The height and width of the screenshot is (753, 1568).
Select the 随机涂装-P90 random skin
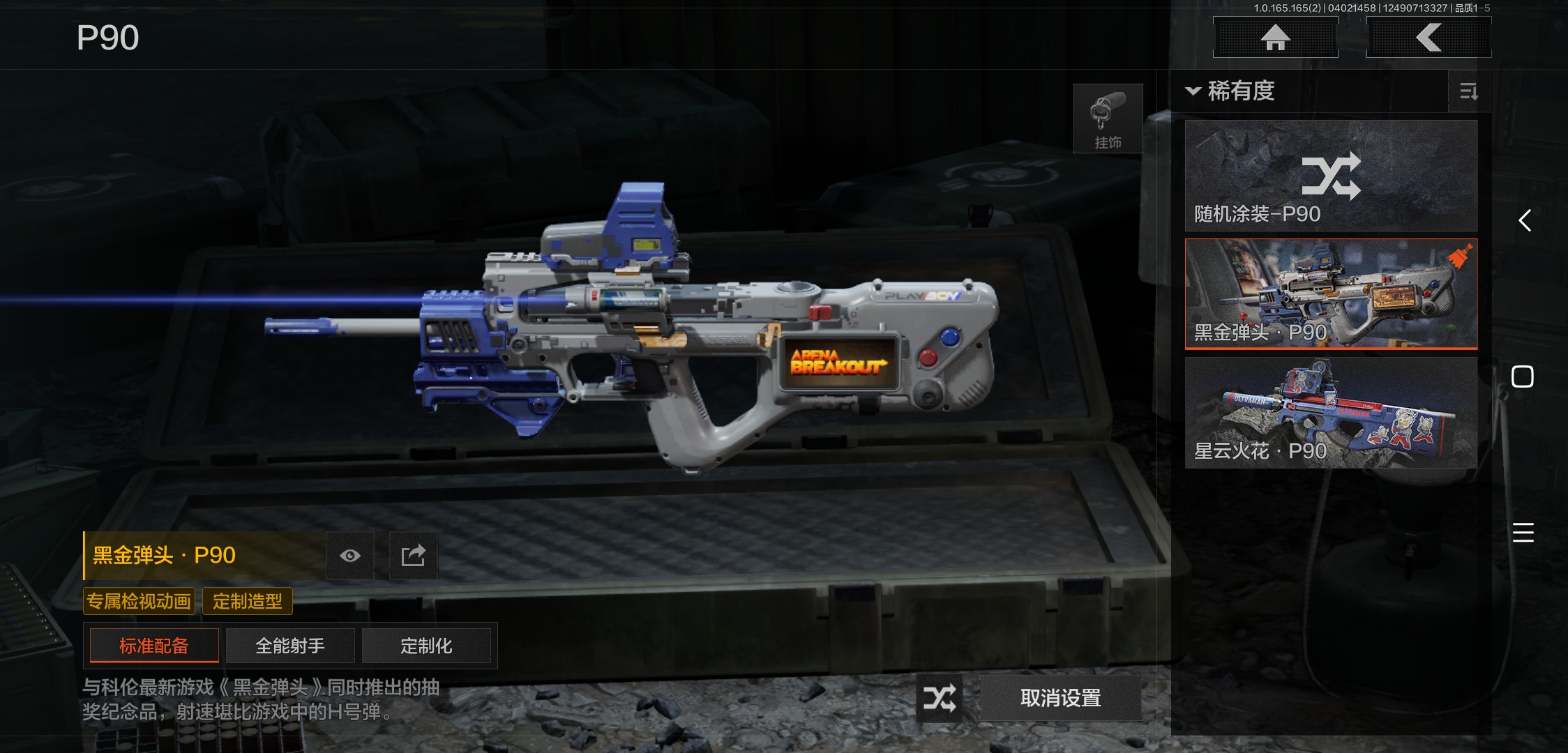coord(1331,176)
